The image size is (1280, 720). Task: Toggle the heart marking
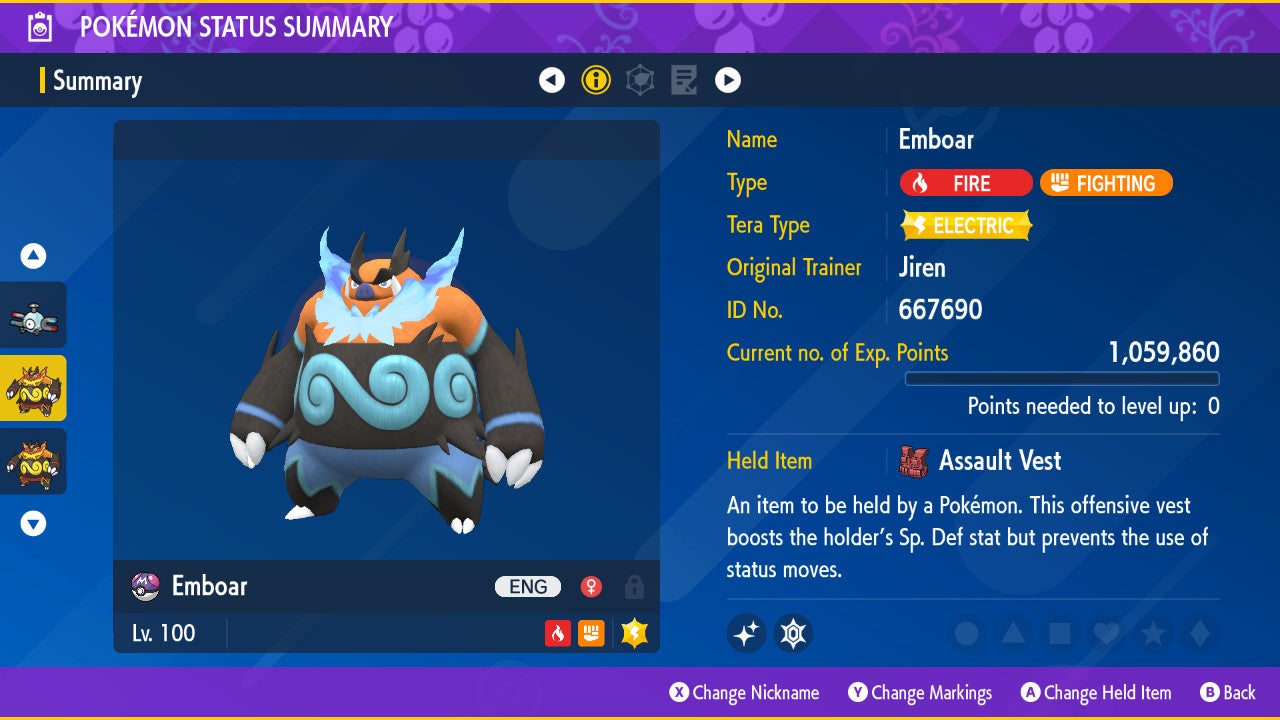click(1105, 633)
